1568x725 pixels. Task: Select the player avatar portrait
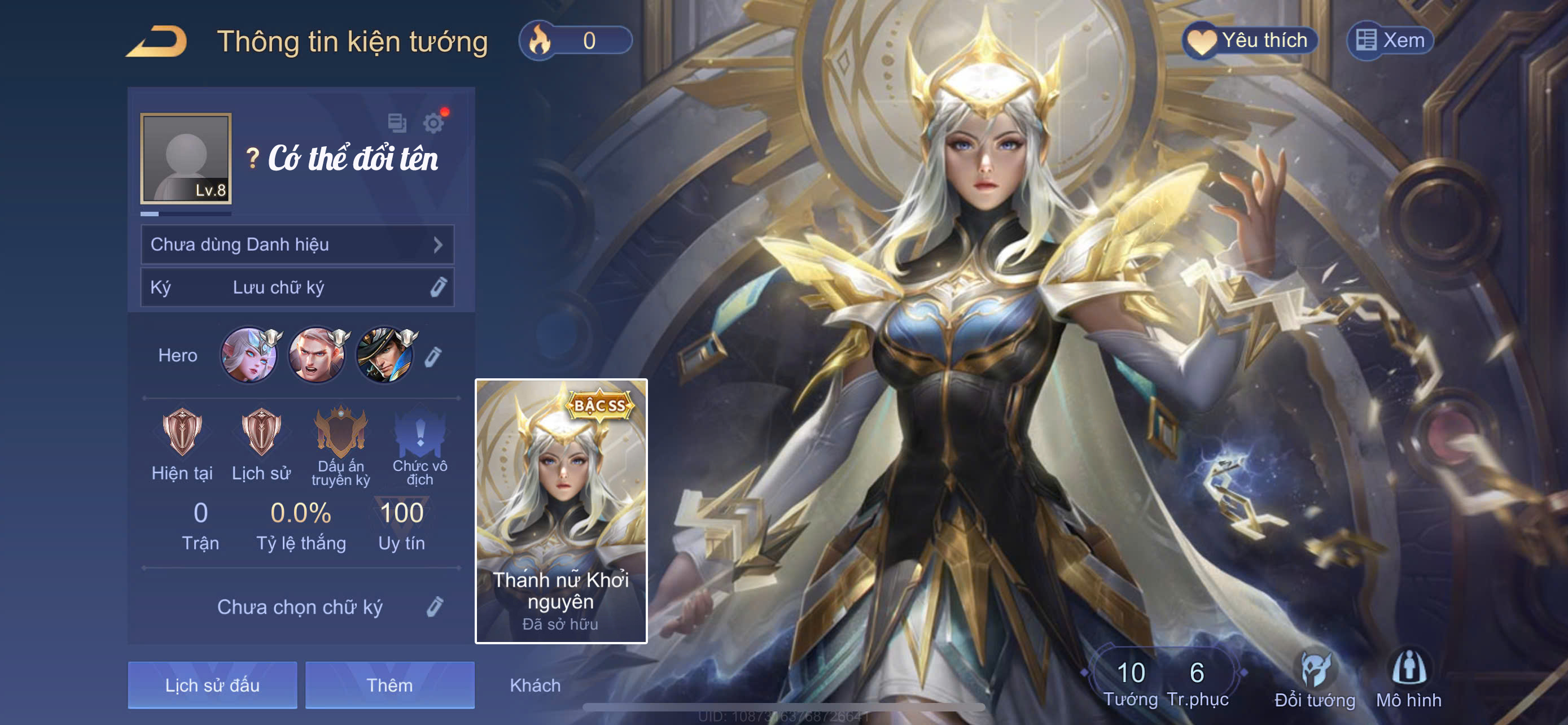186,158
